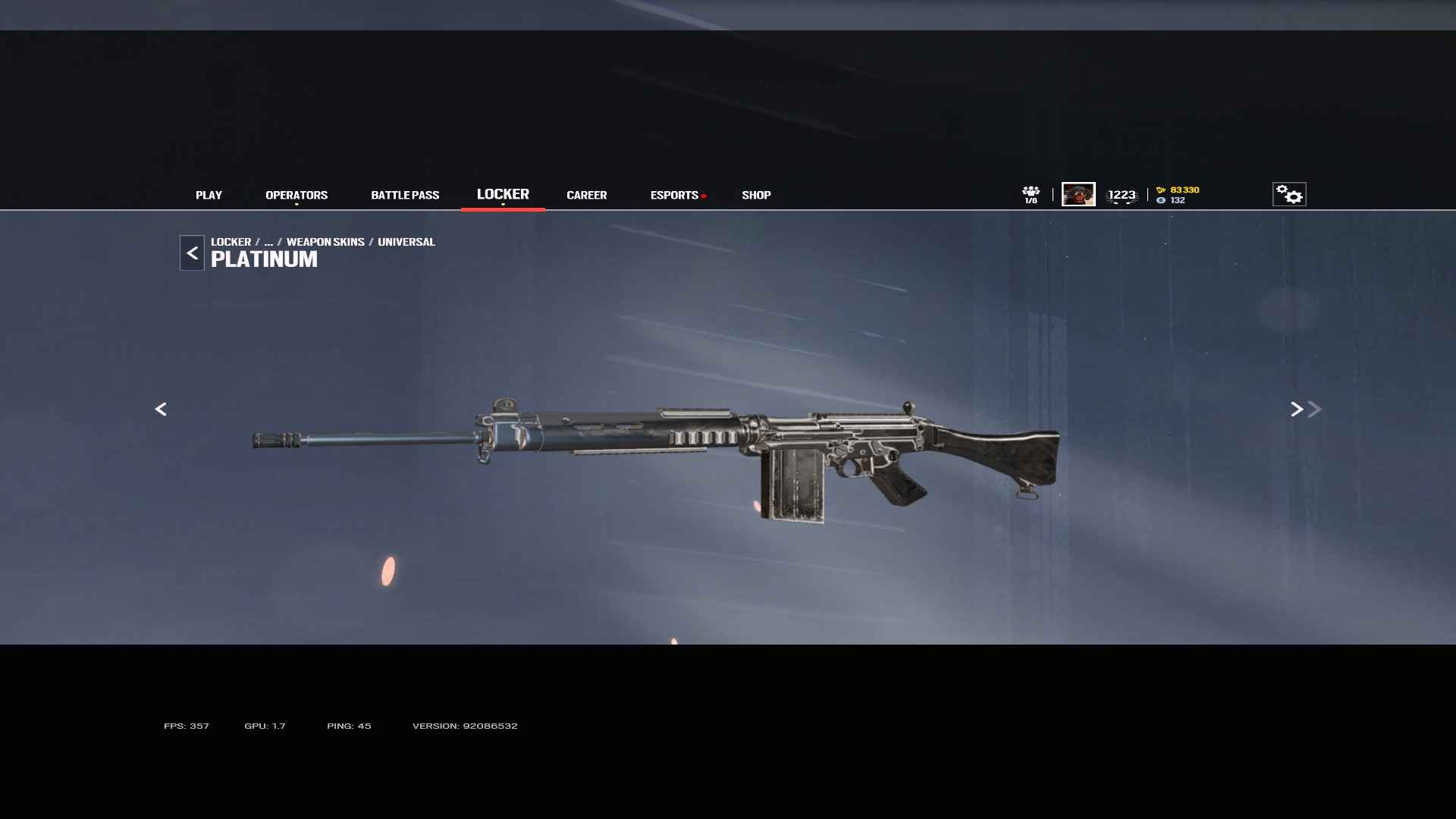Image resolution: width=1456 pixels, height=819 pixels.
Task: Click the back arrow beside Platinum title
Action: (192, 253)
